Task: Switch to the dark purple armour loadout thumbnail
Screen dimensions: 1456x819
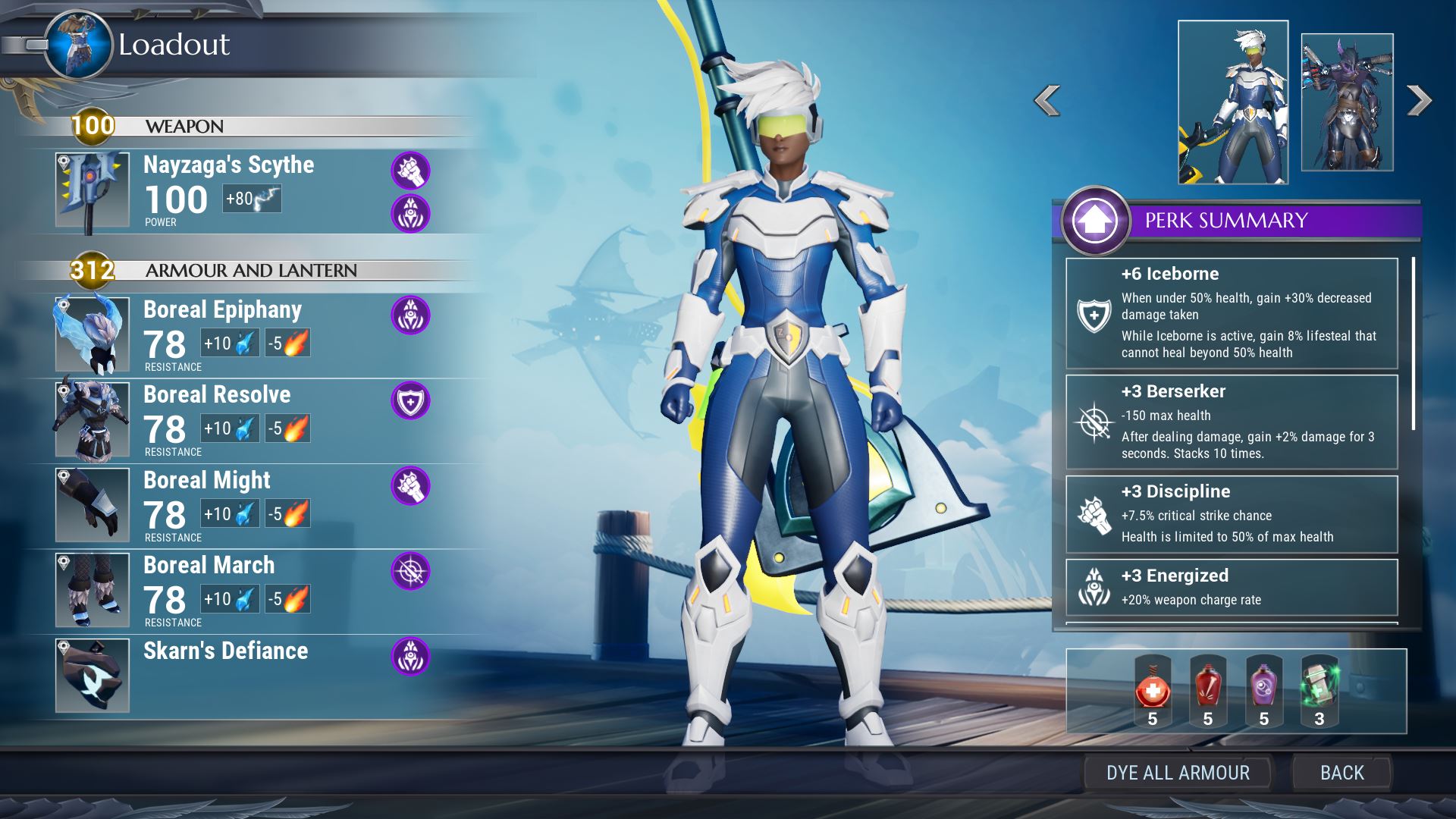Action: click(x=1347, y=102)
